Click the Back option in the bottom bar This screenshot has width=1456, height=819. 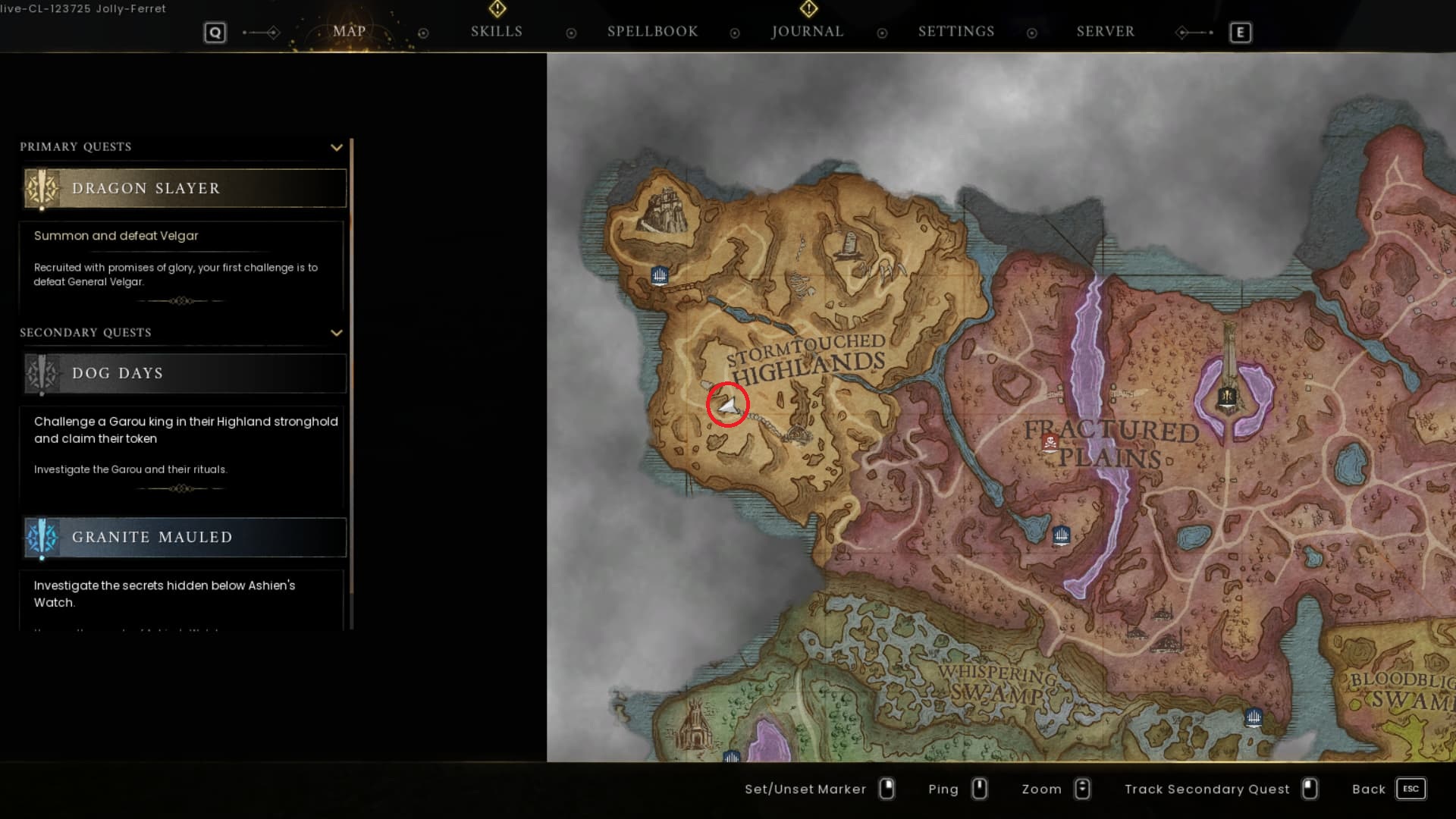click(x=1370, y=789)
